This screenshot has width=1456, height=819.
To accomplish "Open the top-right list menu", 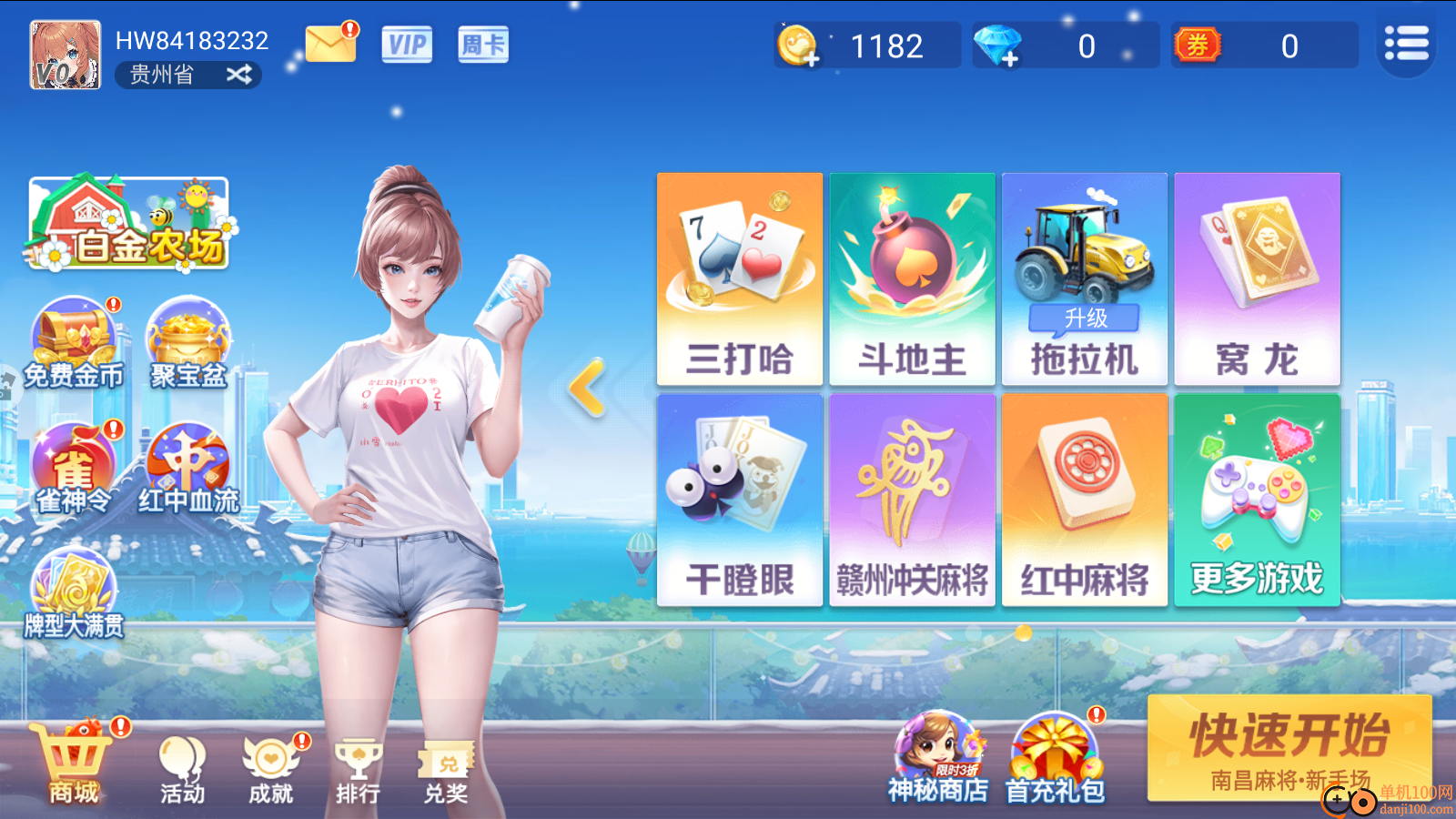I will pos(1406,43).
